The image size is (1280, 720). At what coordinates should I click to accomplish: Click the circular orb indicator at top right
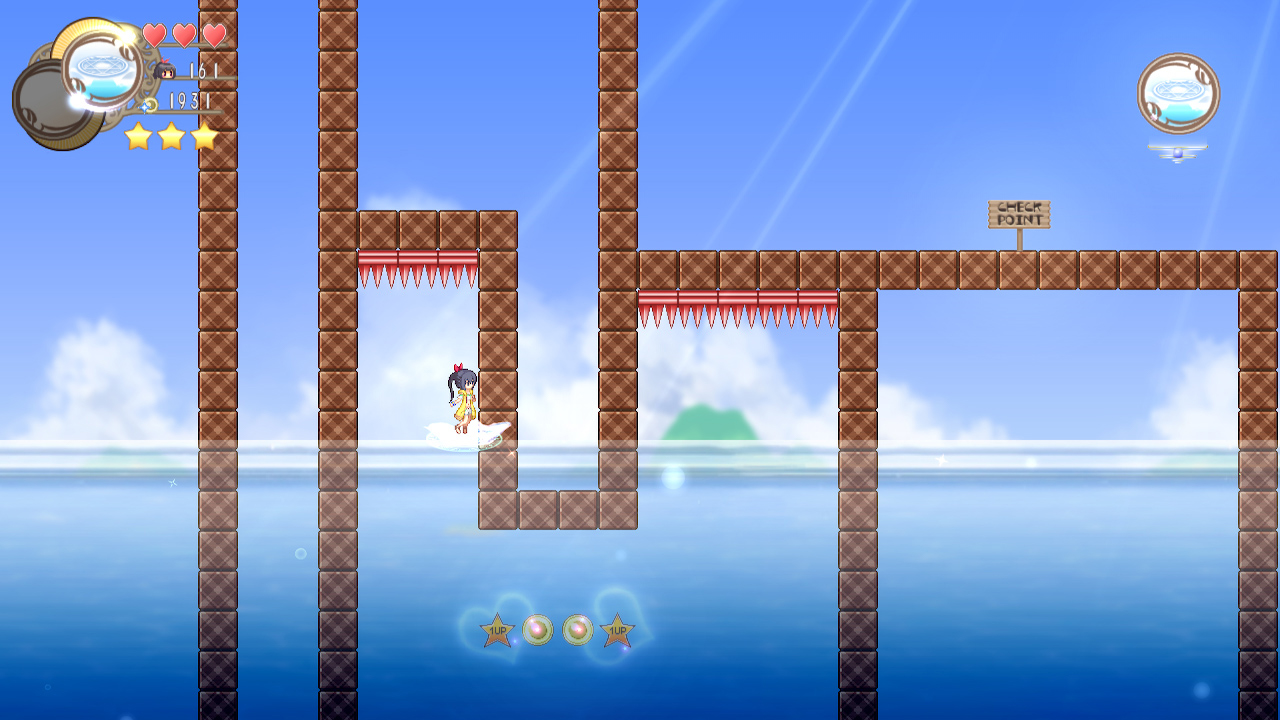point(1178,92)
